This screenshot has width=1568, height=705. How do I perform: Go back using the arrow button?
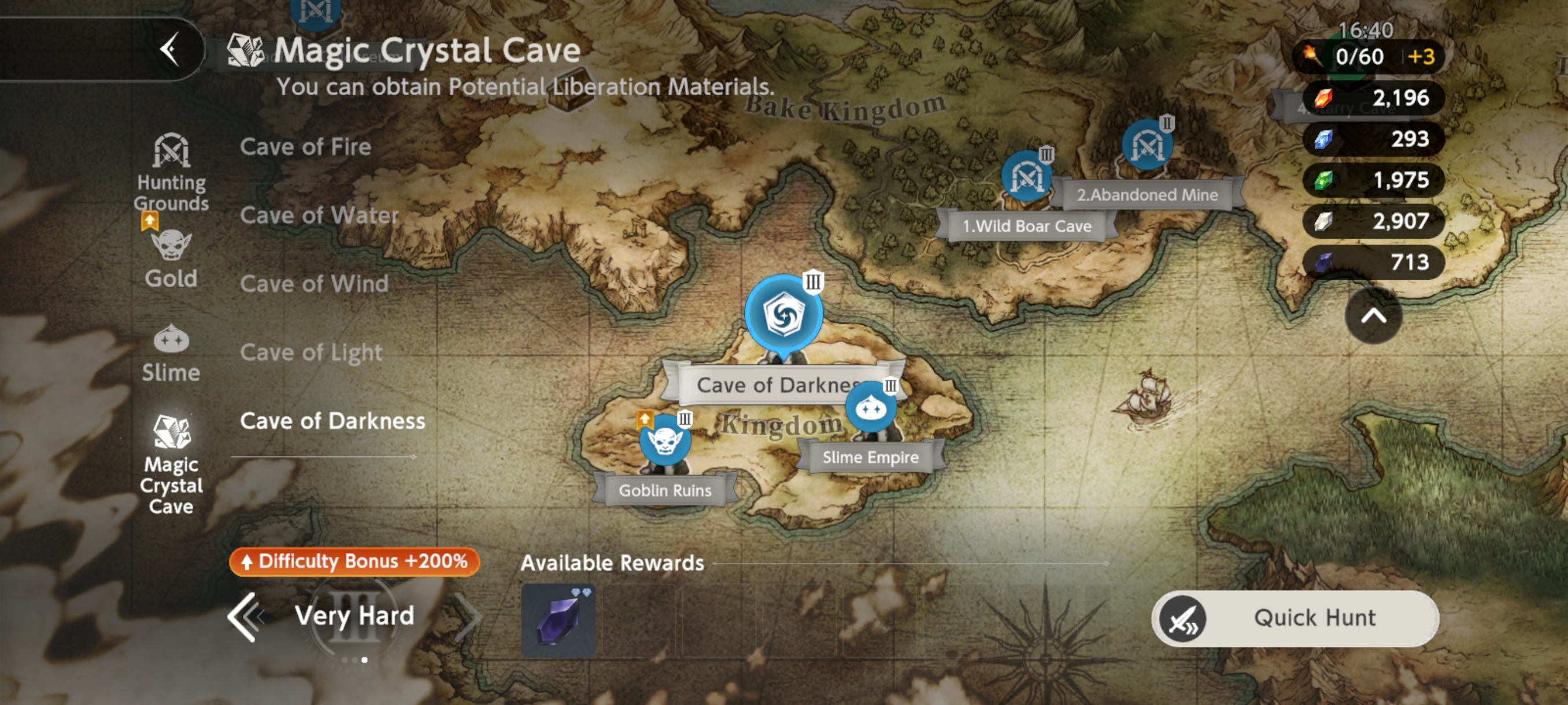170,49
